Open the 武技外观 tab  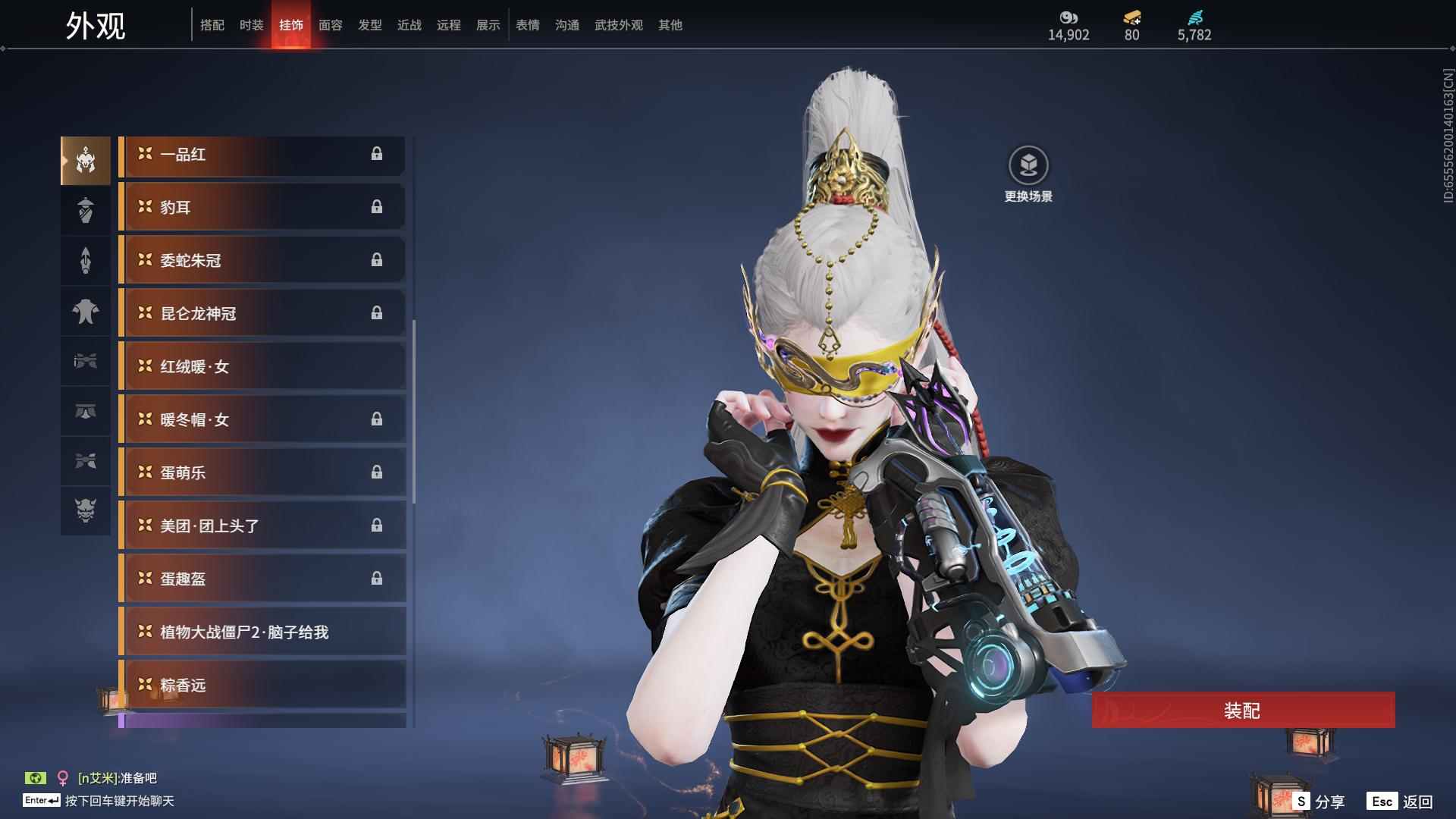[618, 25]
